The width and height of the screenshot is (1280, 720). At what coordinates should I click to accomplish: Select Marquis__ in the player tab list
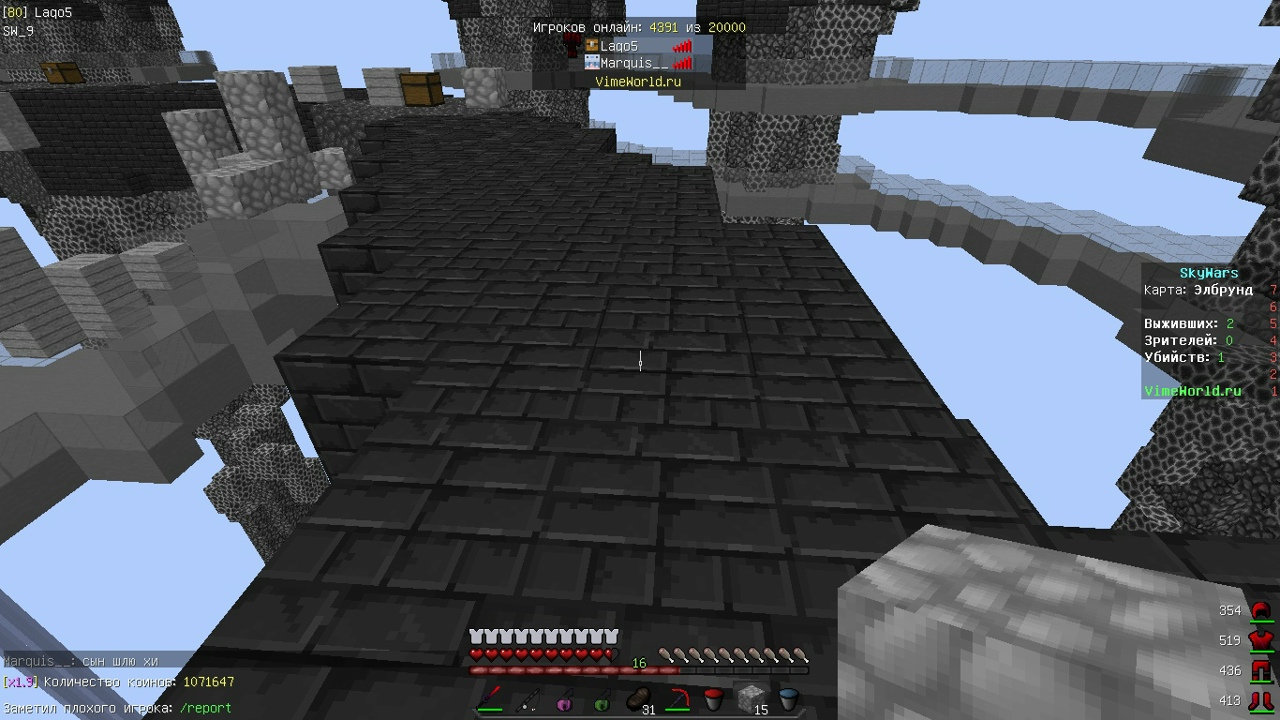pyautogui.click(x=632, y=63)
